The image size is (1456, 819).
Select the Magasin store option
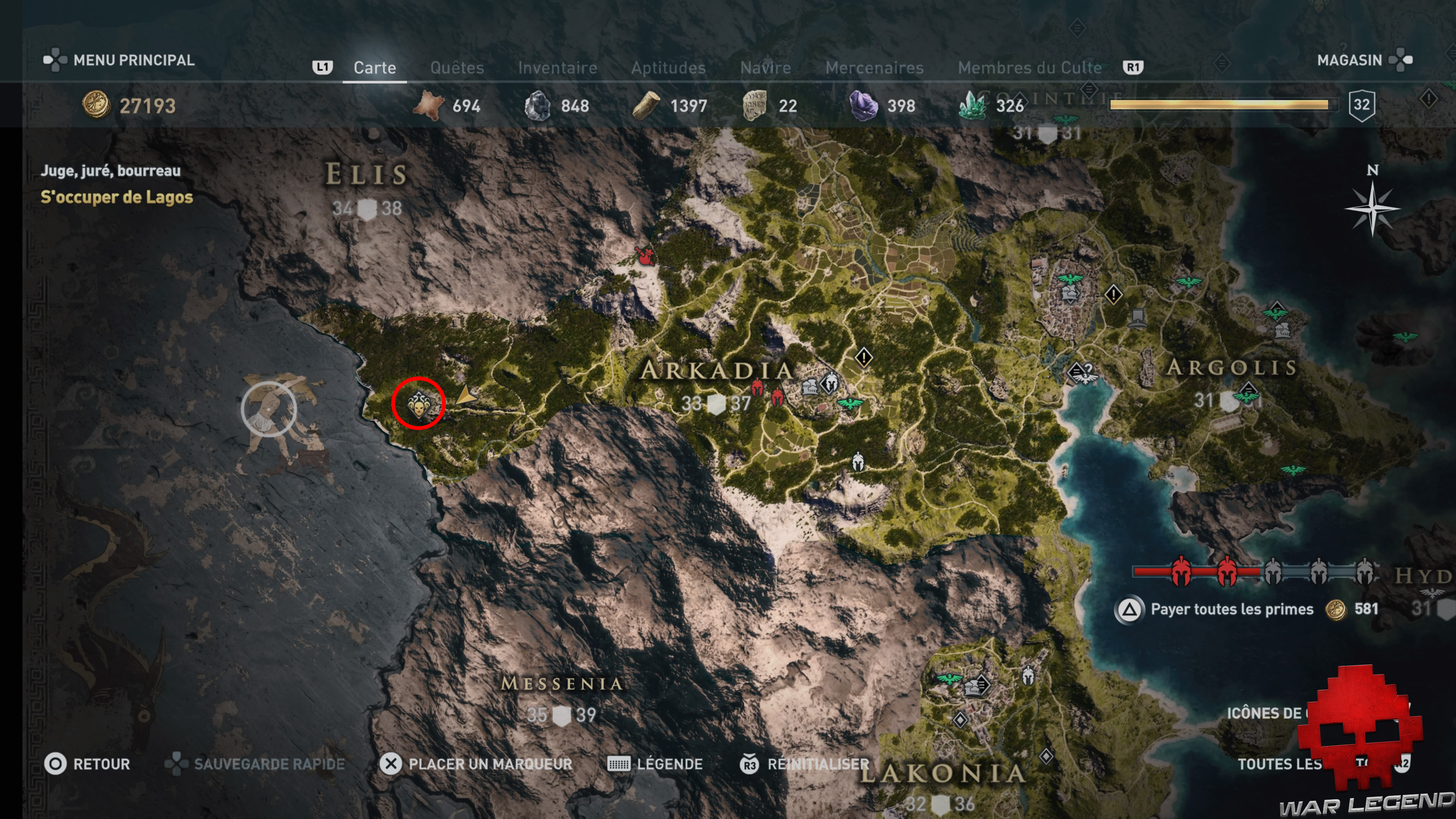click(x=1351, y=61)
